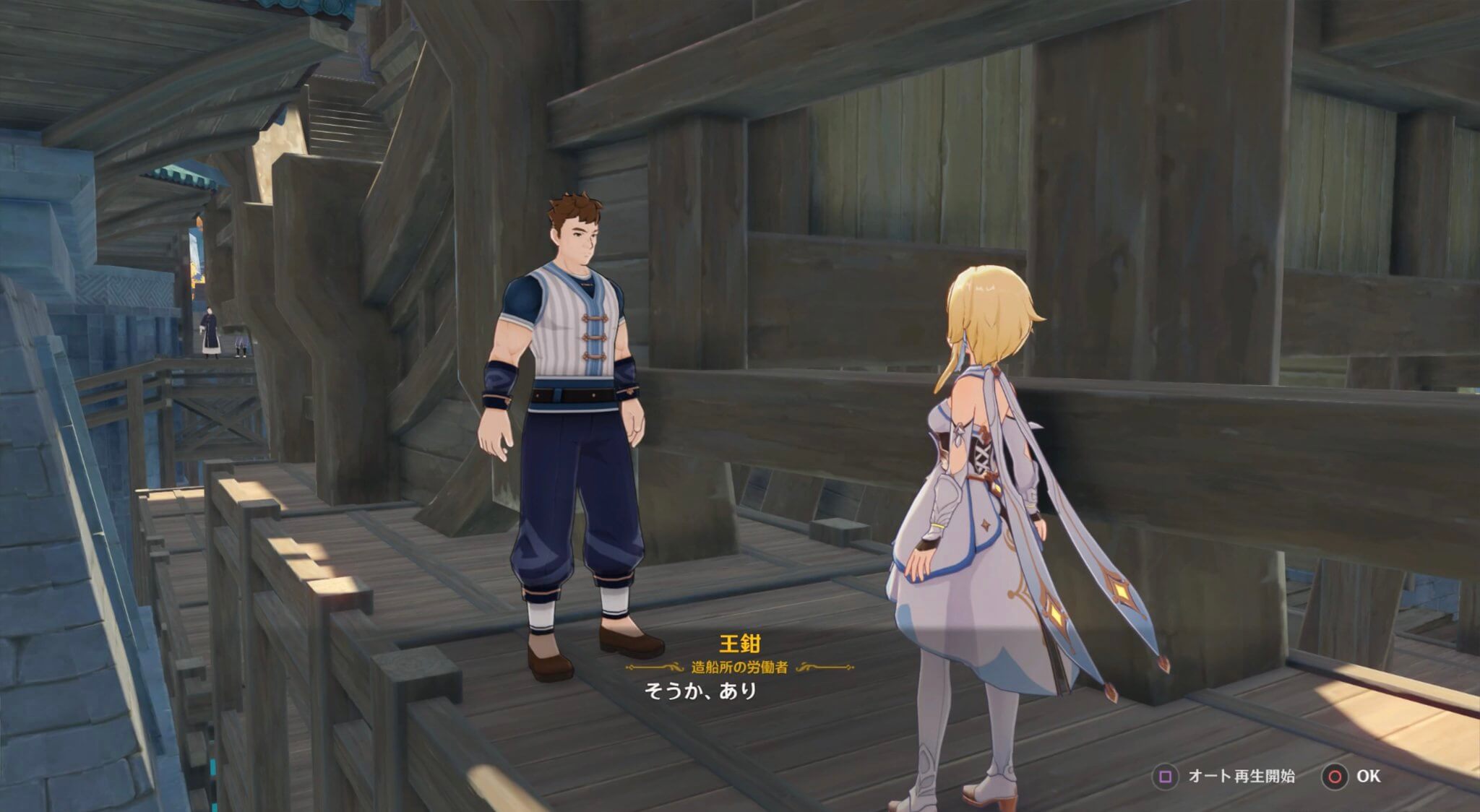Image resolution: width=1480 pixels, height=812 pixels.
Task: Start auto-play with オート再生開始
Action: pyautogui.click(x=1241, y=775)
